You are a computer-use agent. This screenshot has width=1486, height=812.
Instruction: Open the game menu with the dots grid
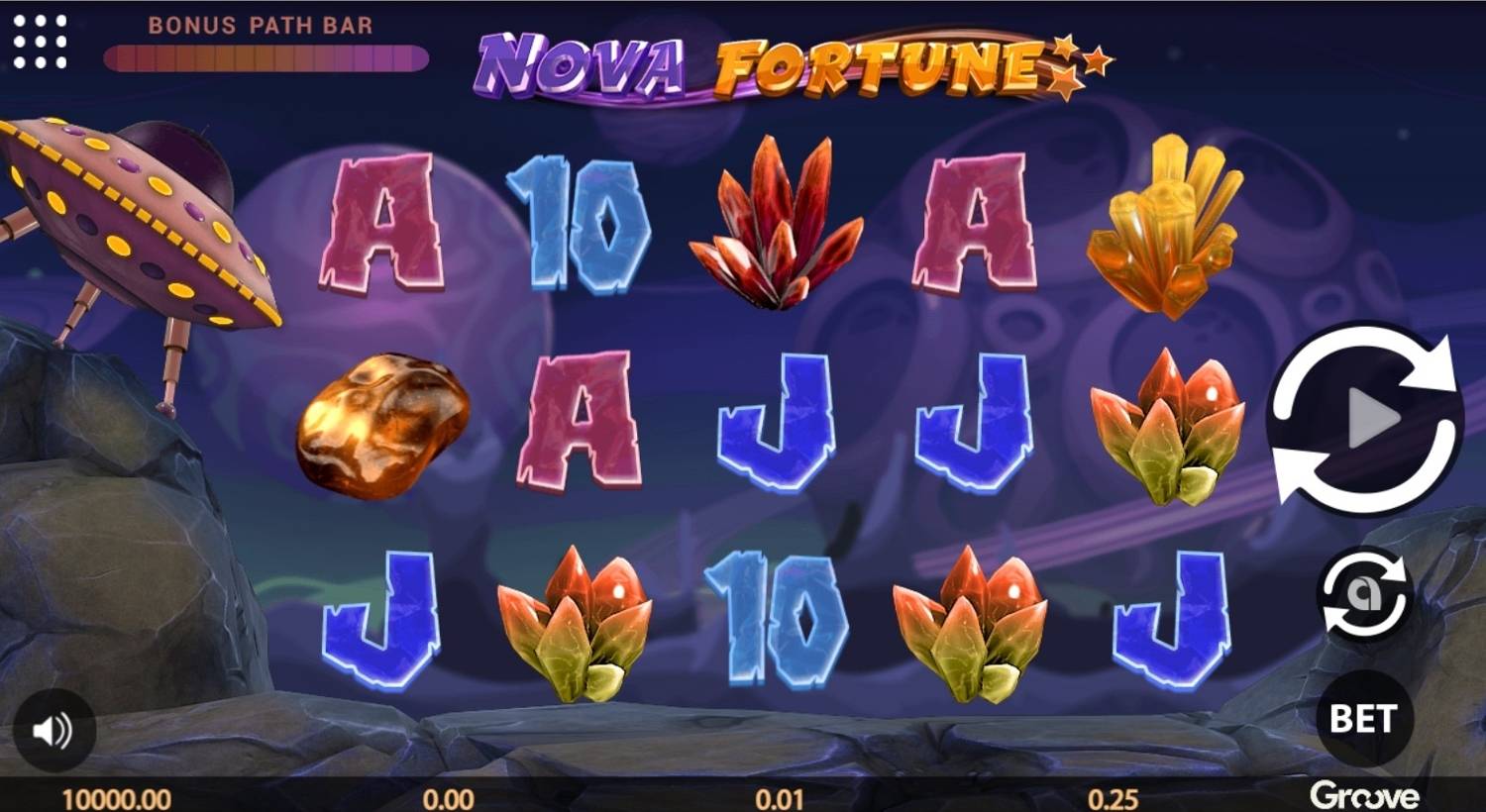(38, 44)
